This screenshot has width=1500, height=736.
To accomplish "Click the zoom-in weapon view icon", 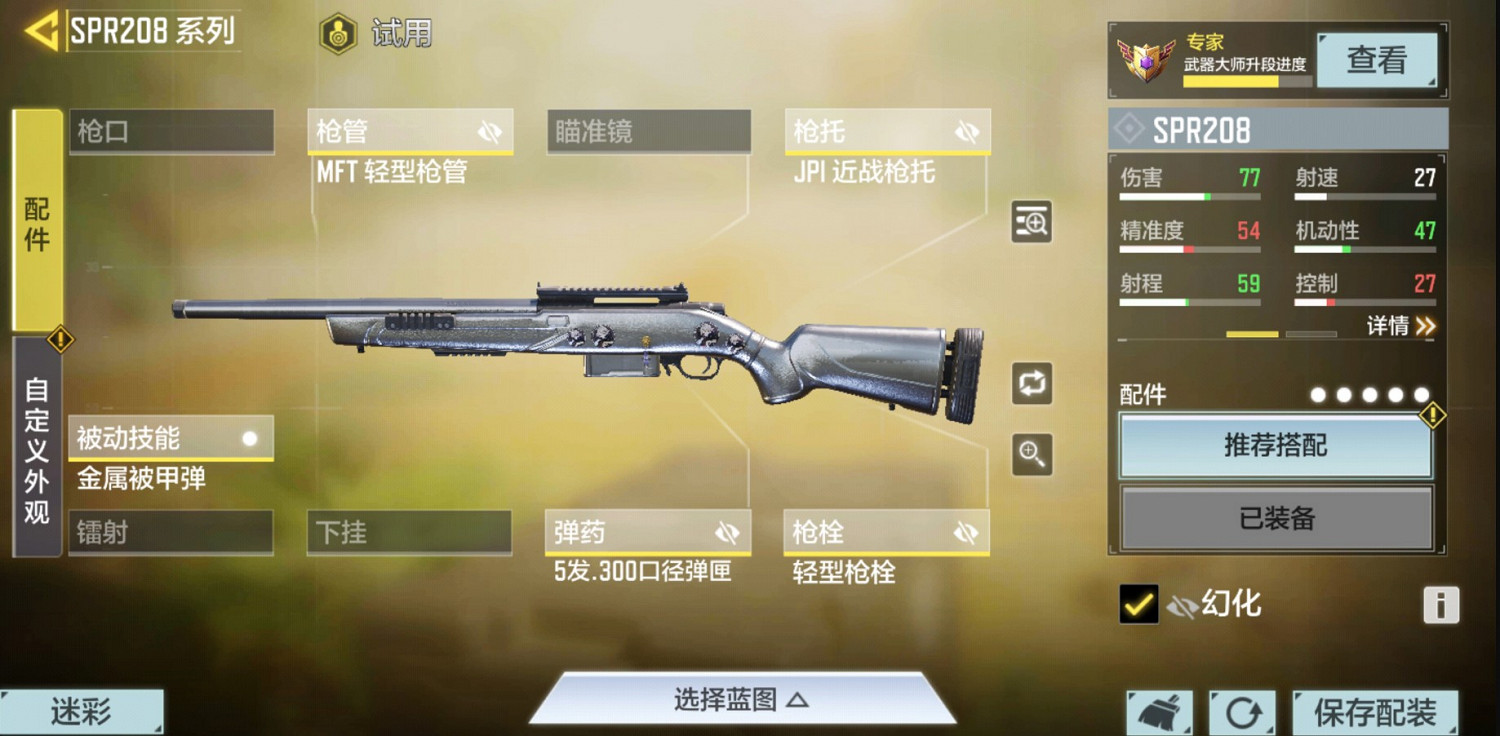I will click(x=1030, y=452).
